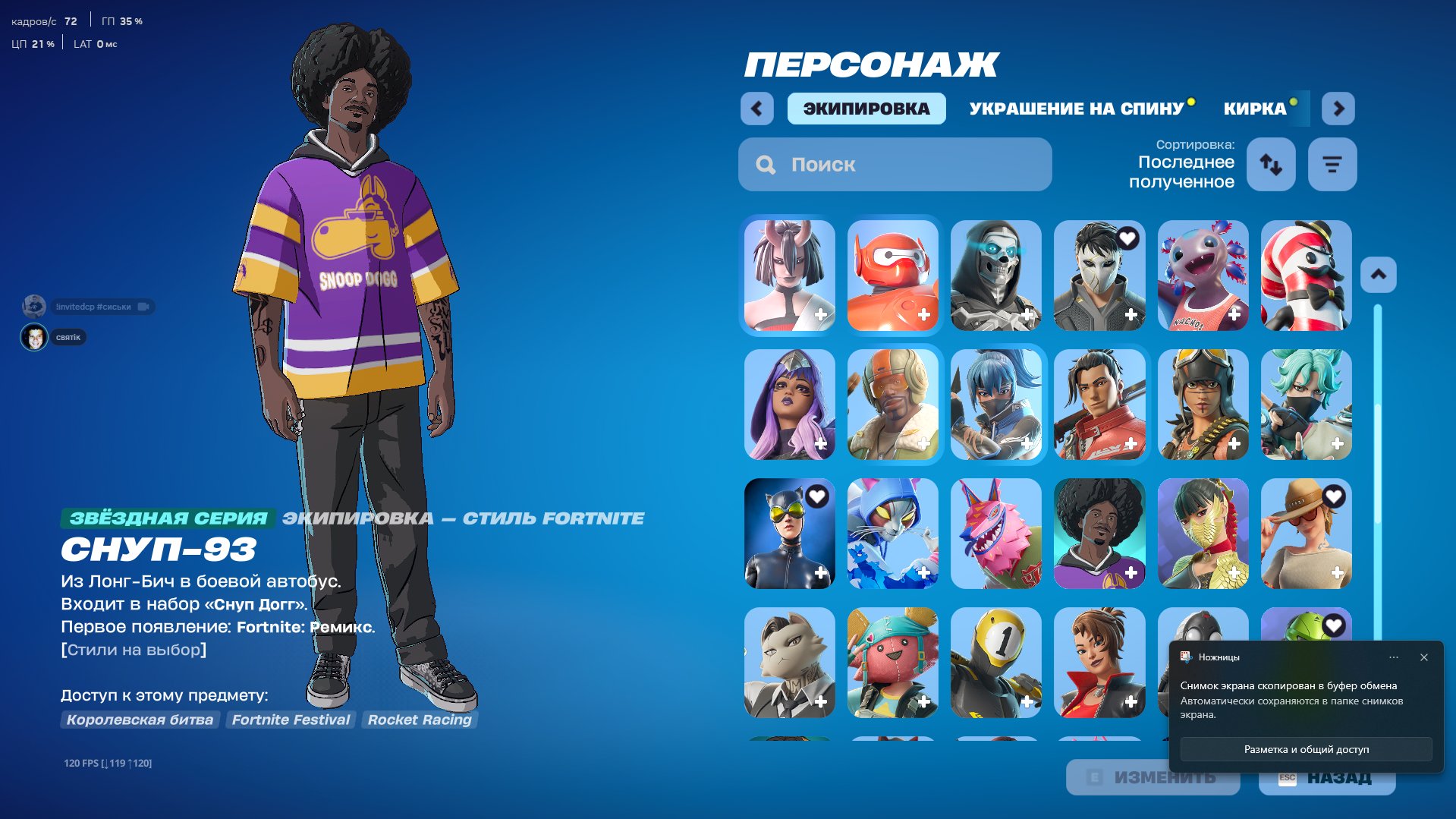Unfavorite the Catwoman skin heart
1456x819 pixels.
[x=816, y=496]
